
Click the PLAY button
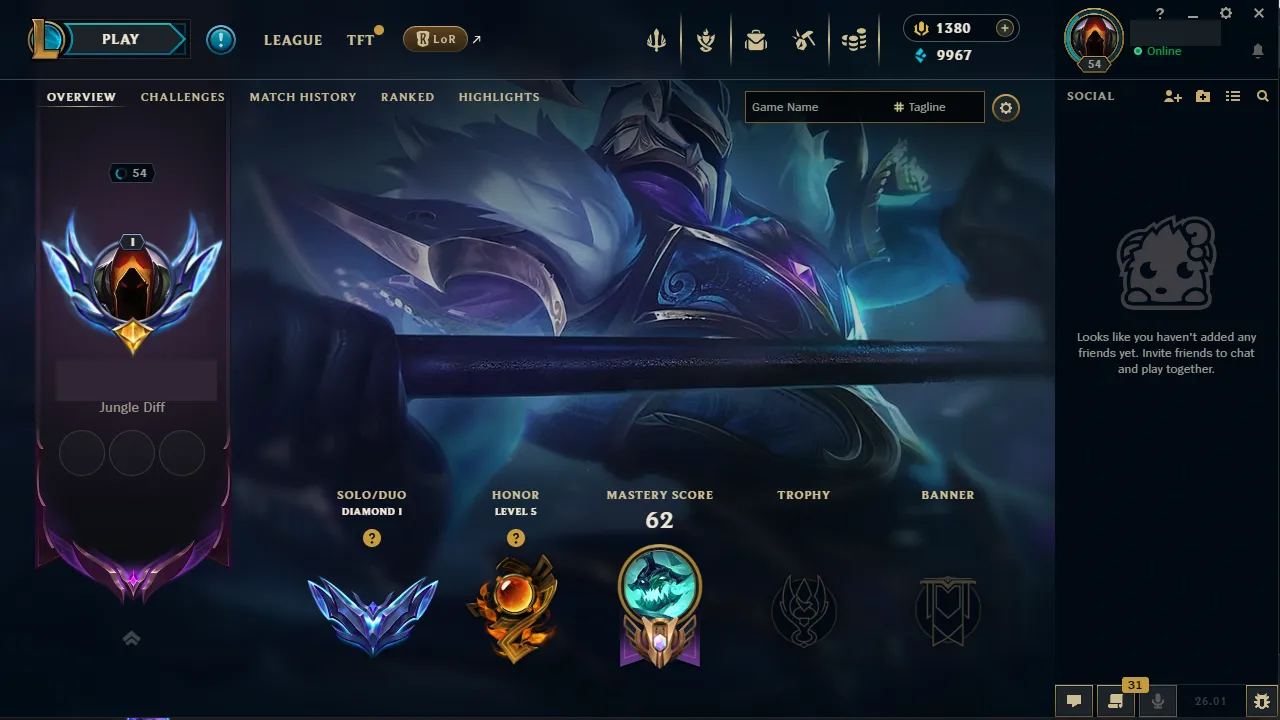[x=120, y=39]
